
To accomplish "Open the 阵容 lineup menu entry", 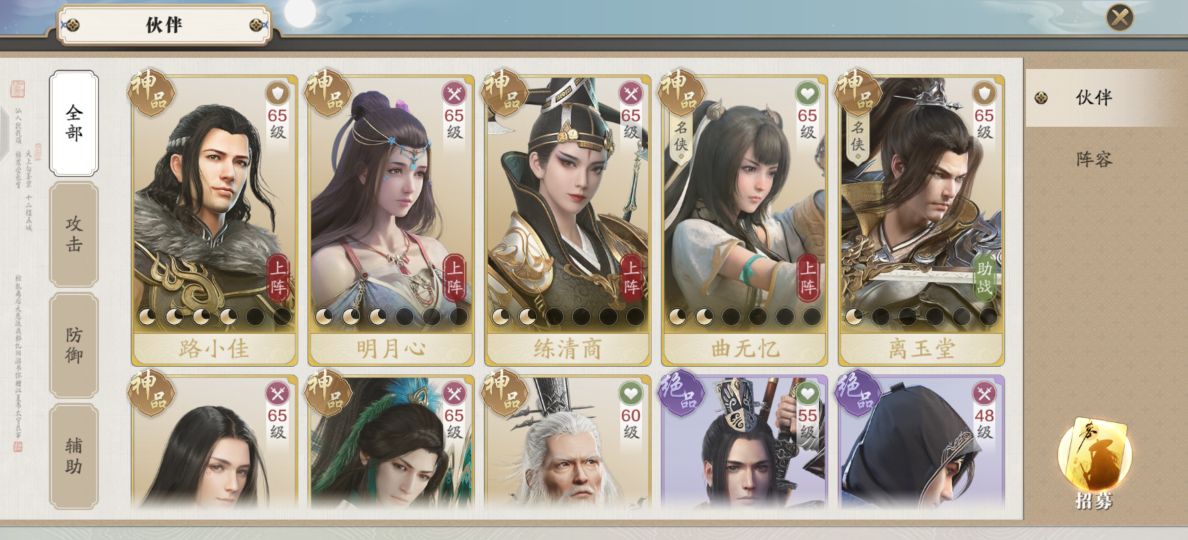I will (x=1093, y=159).
